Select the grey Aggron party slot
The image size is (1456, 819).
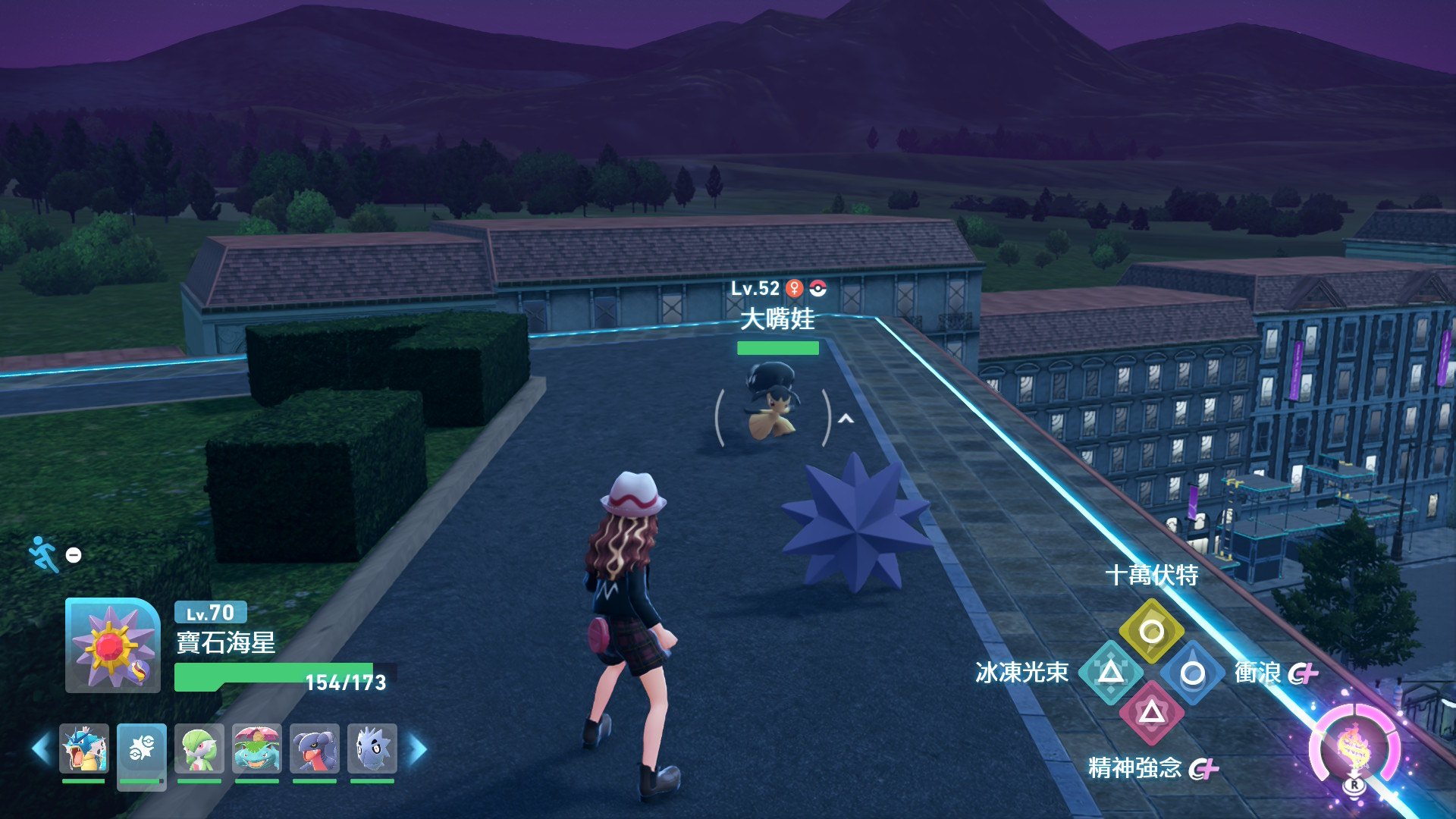(x=372, y=748)
